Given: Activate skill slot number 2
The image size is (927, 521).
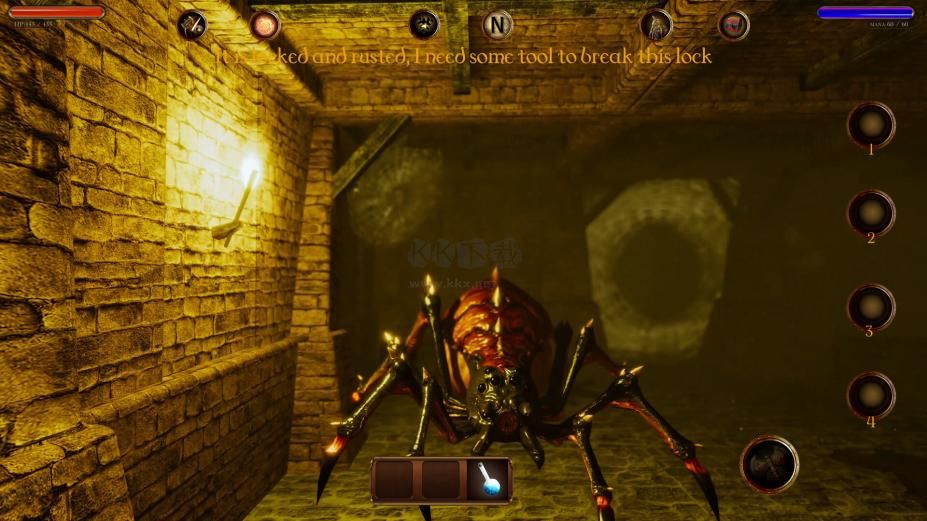Looking at the screenshot, I should click(871, 213).
